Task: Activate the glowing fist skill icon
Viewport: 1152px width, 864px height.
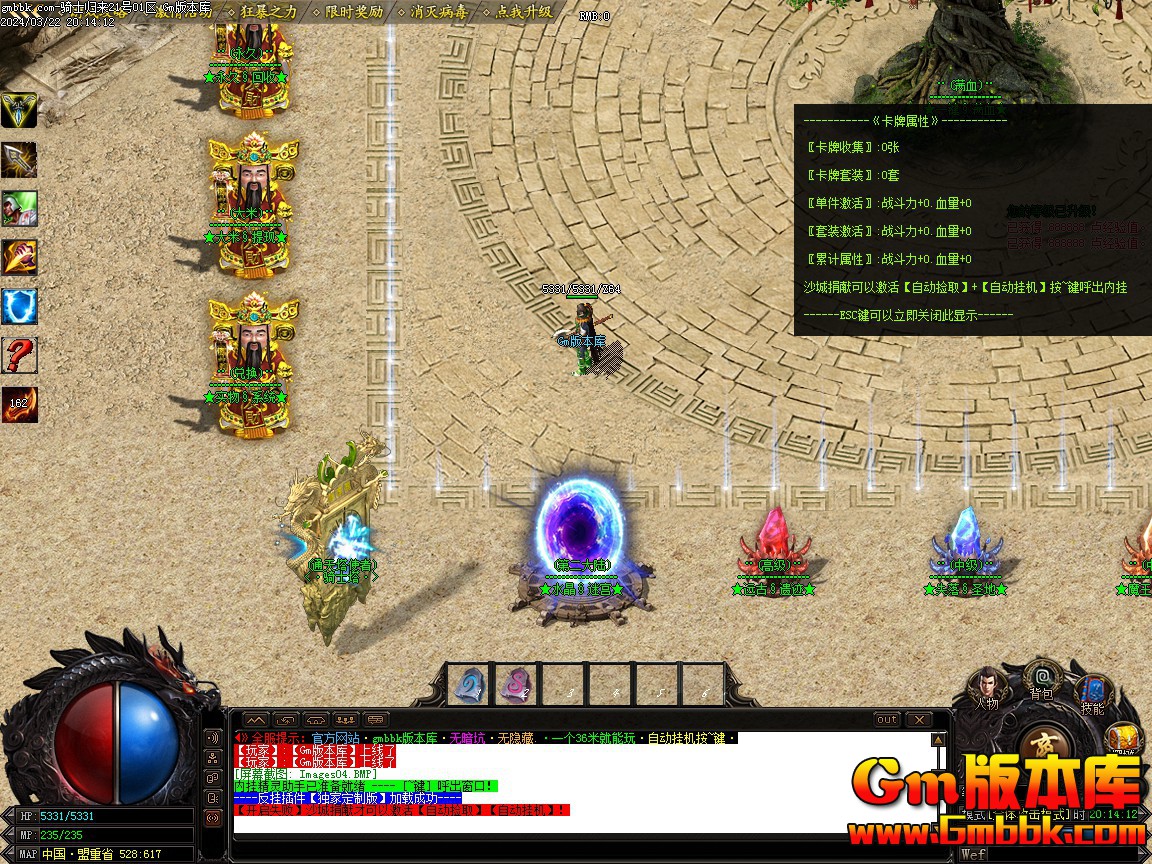Action: click(x=19, y=258)
